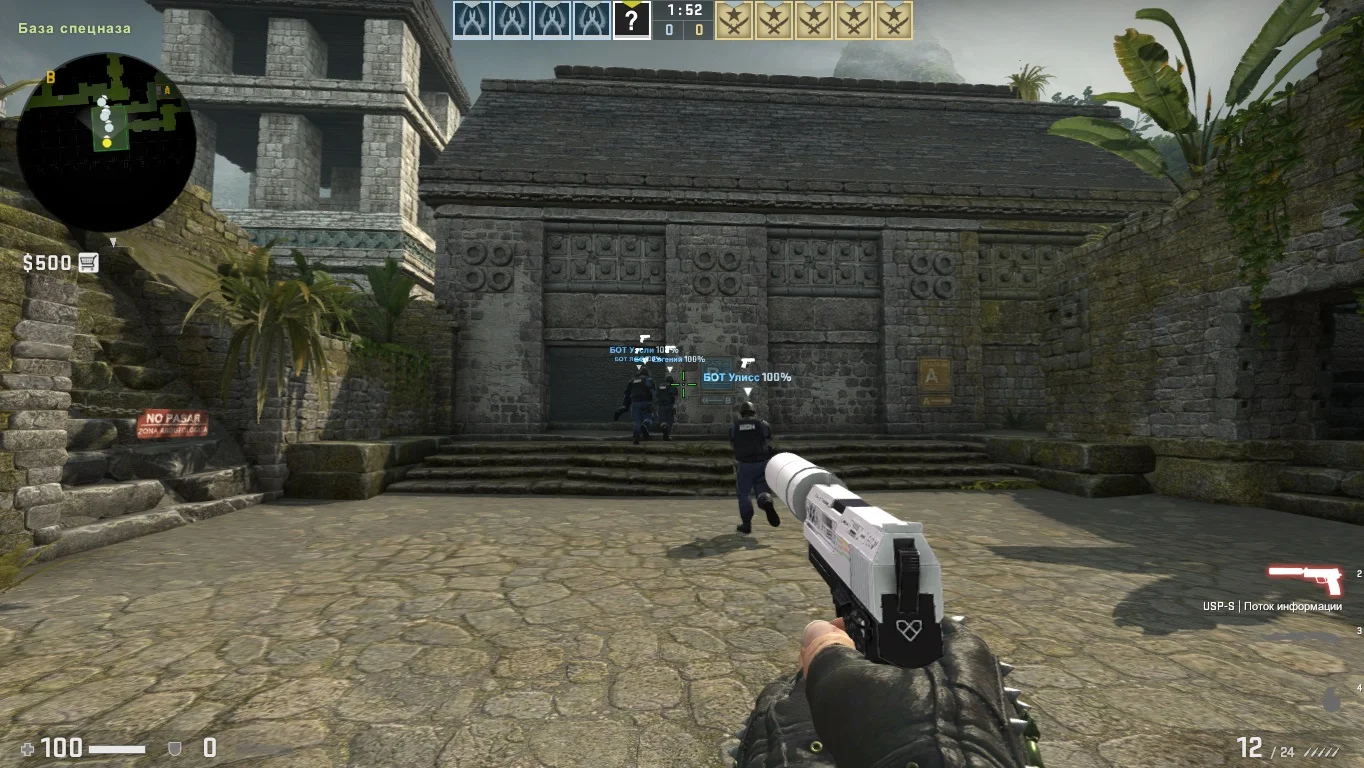The image size is (1364, 768).
Task: Select the USP-S pistol weapon icon
Action: 1304,580
